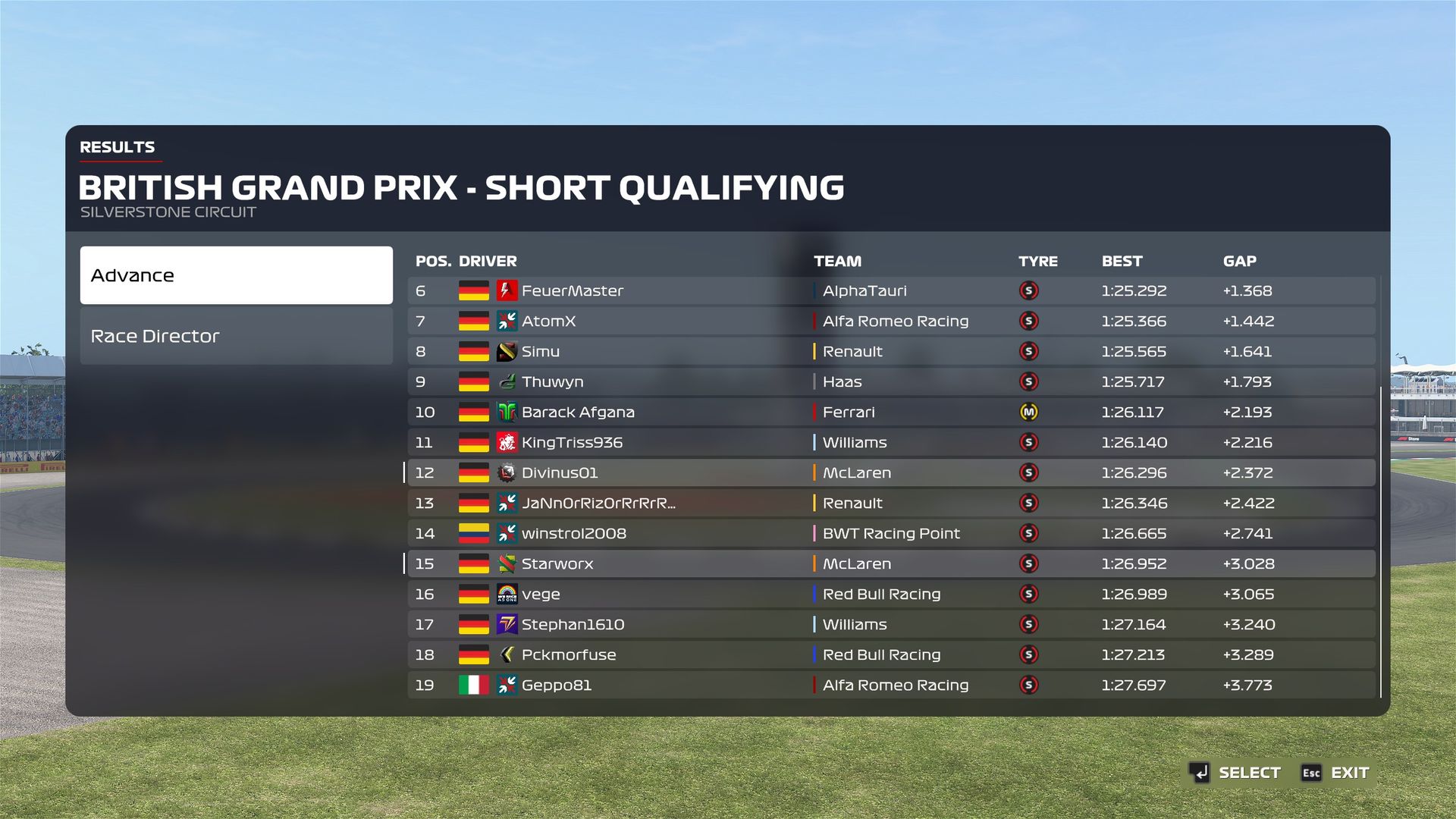Image resolution: width=1456 pixels, height=819 pixels.
Task: Pick Thuwyn's Haas result row
Action: click(x=891, y=381)
